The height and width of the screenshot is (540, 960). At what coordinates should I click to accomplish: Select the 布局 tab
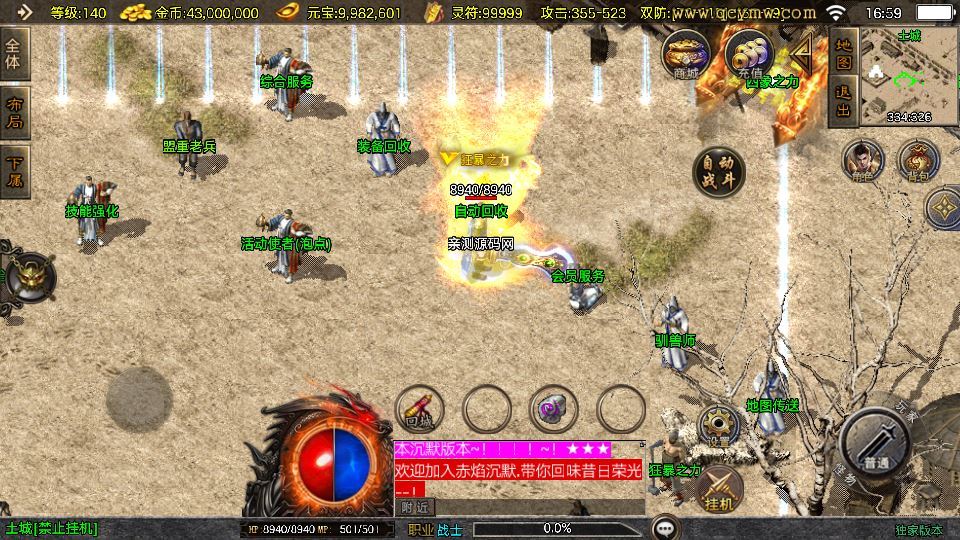point(15,114)
